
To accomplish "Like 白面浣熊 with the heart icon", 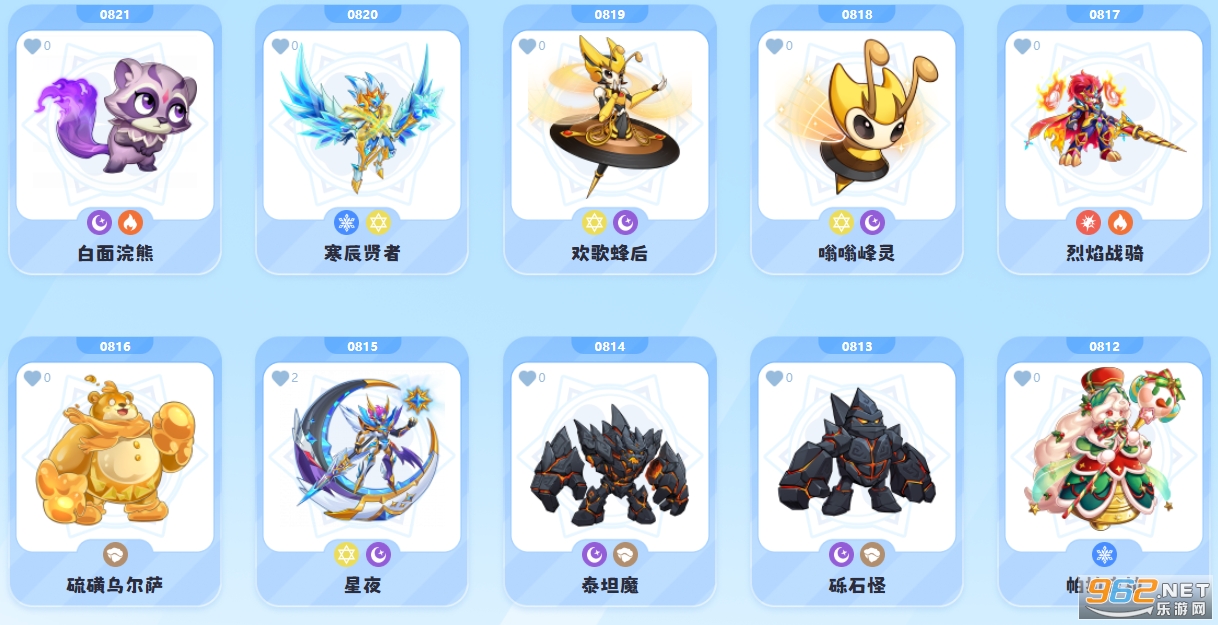I will [x=32, y=46].
